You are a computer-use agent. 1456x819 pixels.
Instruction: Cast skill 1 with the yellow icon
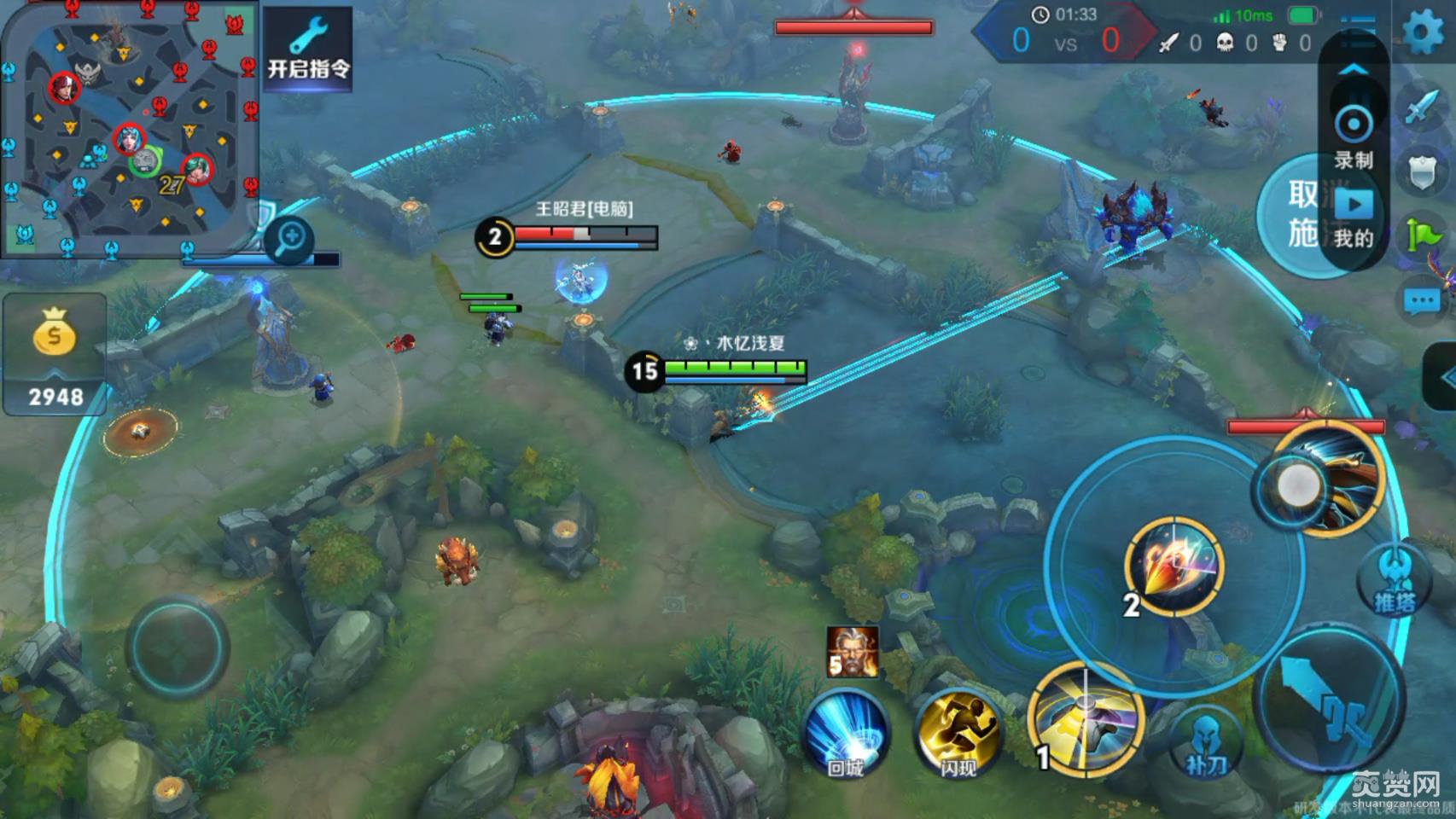[1086, 718]
